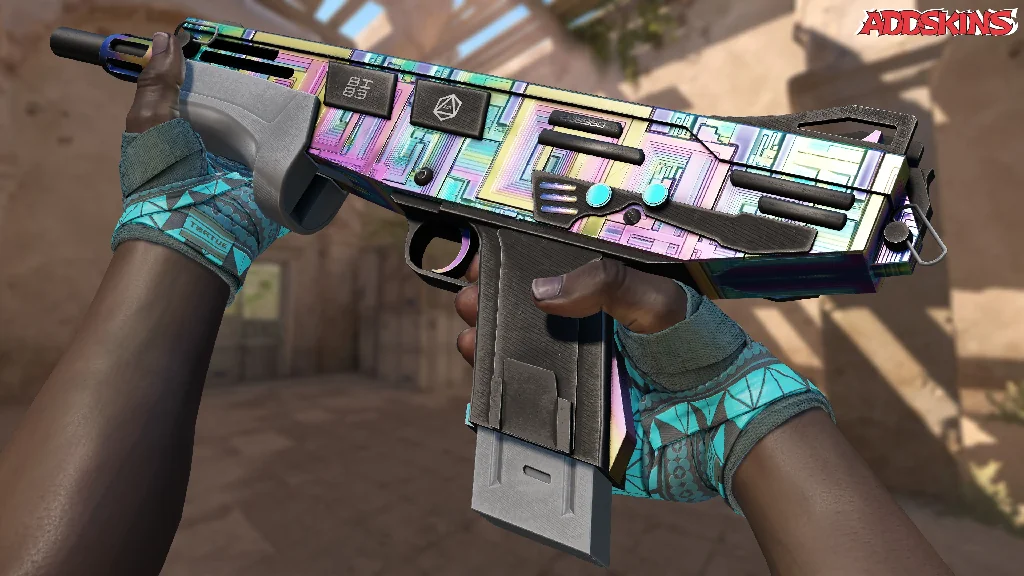The height and width of the screenshot is (576, 1024).
Task: Click the ADDSKINS logo watermark
Action: point(938,23)
